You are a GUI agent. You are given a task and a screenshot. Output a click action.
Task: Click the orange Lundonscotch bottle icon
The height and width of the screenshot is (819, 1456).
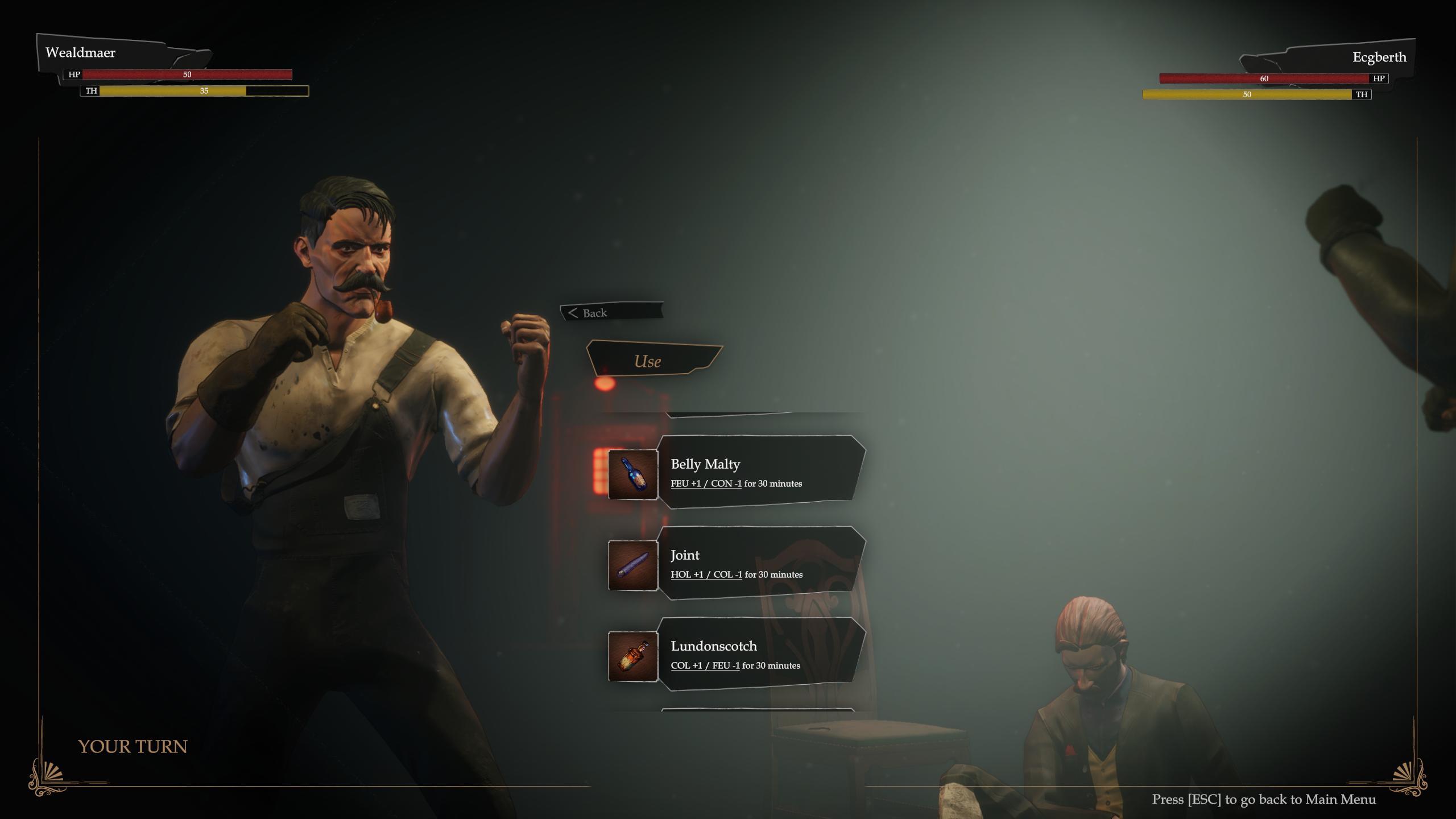(x=633, y=656)
